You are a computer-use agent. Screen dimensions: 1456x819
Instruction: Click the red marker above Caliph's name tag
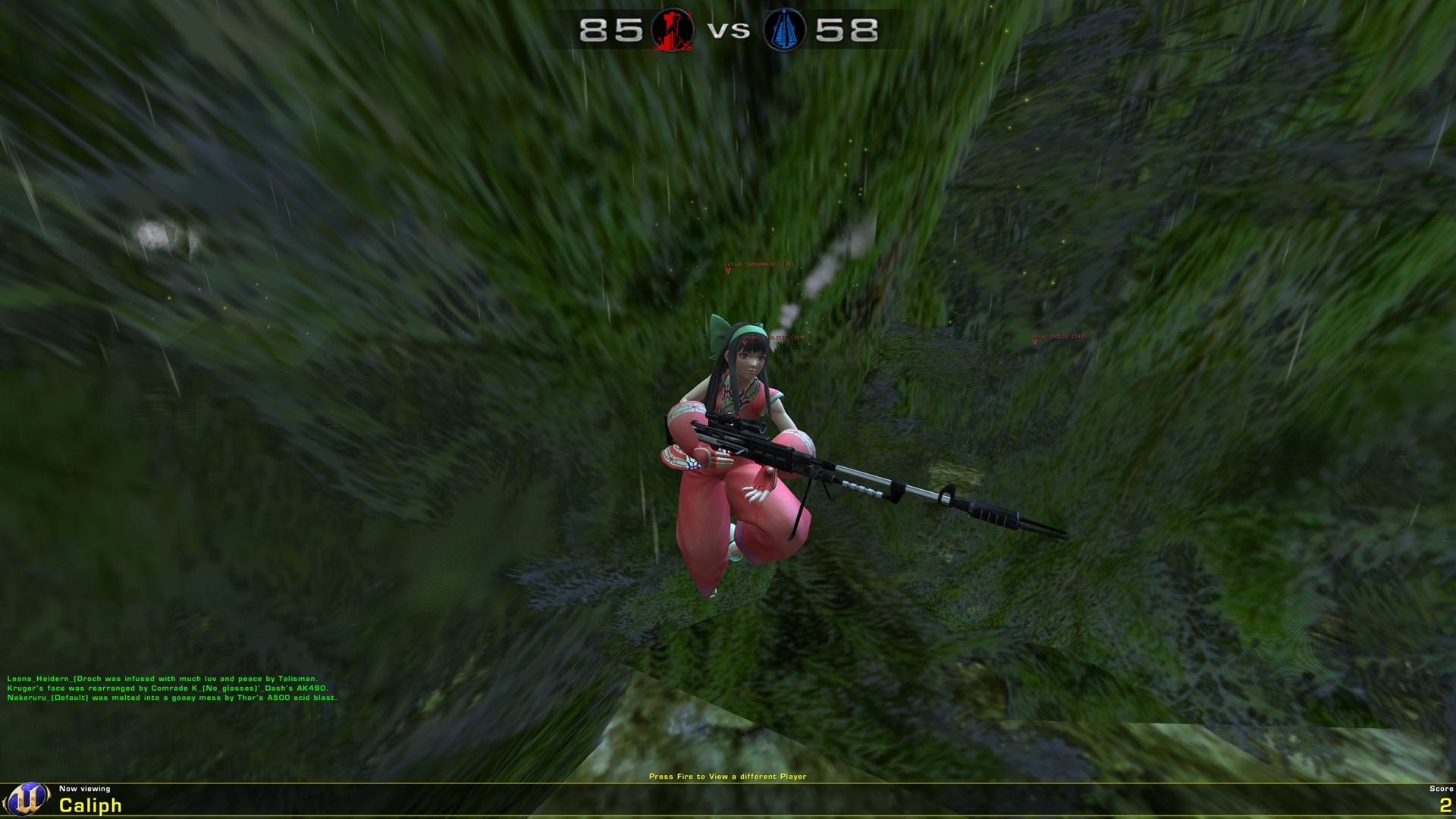[x=727, y=270]
